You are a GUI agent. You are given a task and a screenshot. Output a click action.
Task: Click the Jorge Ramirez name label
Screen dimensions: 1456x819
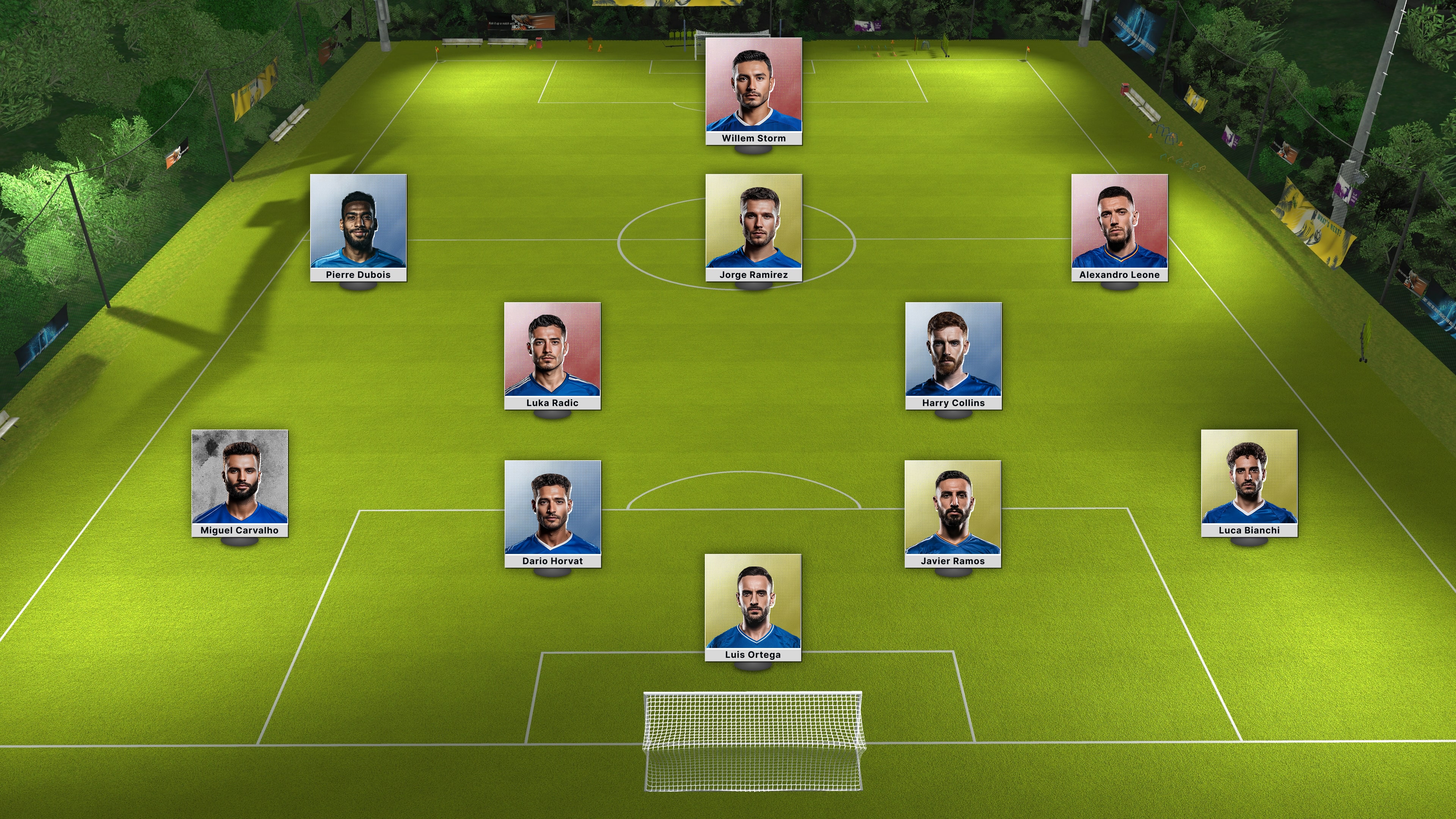click(x=753, y=275)
